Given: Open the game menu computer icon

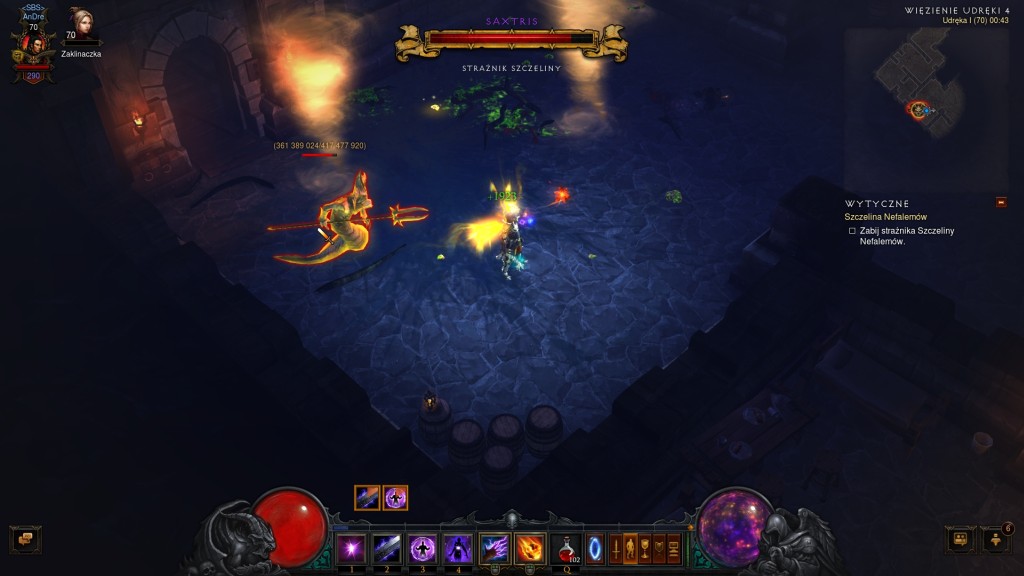Looking at the screenshot, I should click(674, 549).
